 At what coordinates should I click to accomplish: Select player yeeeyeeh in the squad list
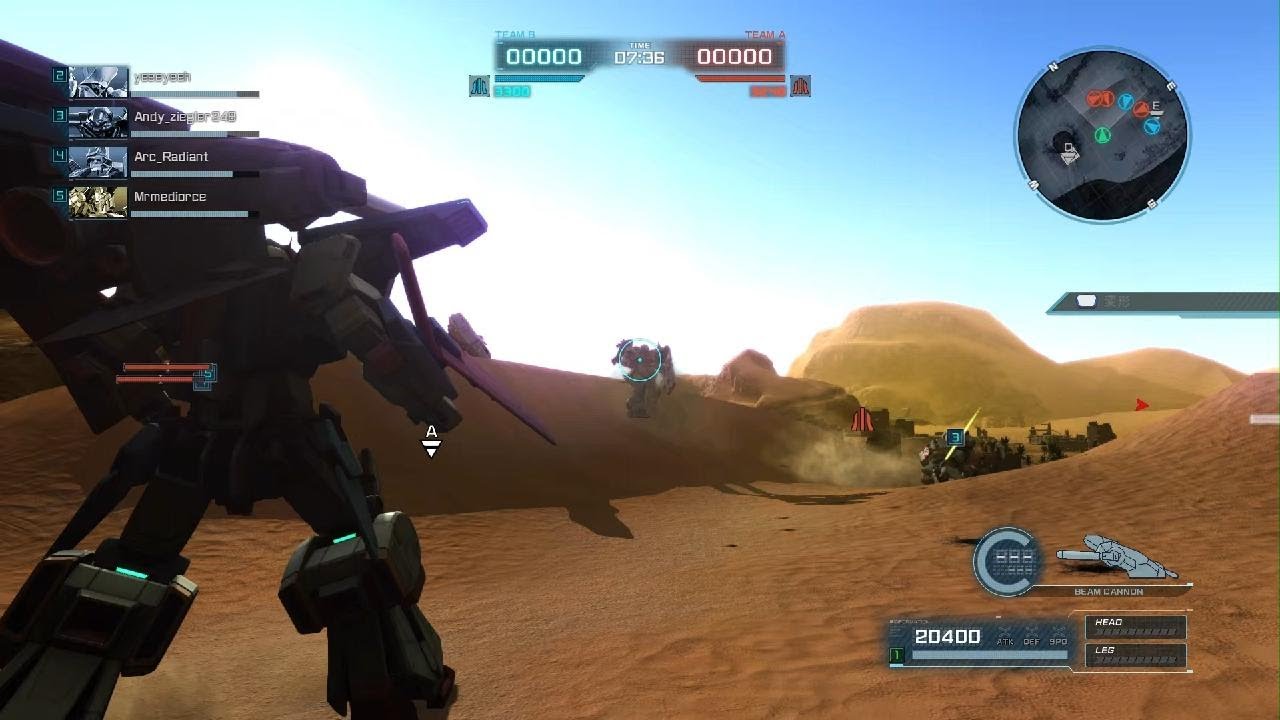pyautogui.click(x=160, y=82)
